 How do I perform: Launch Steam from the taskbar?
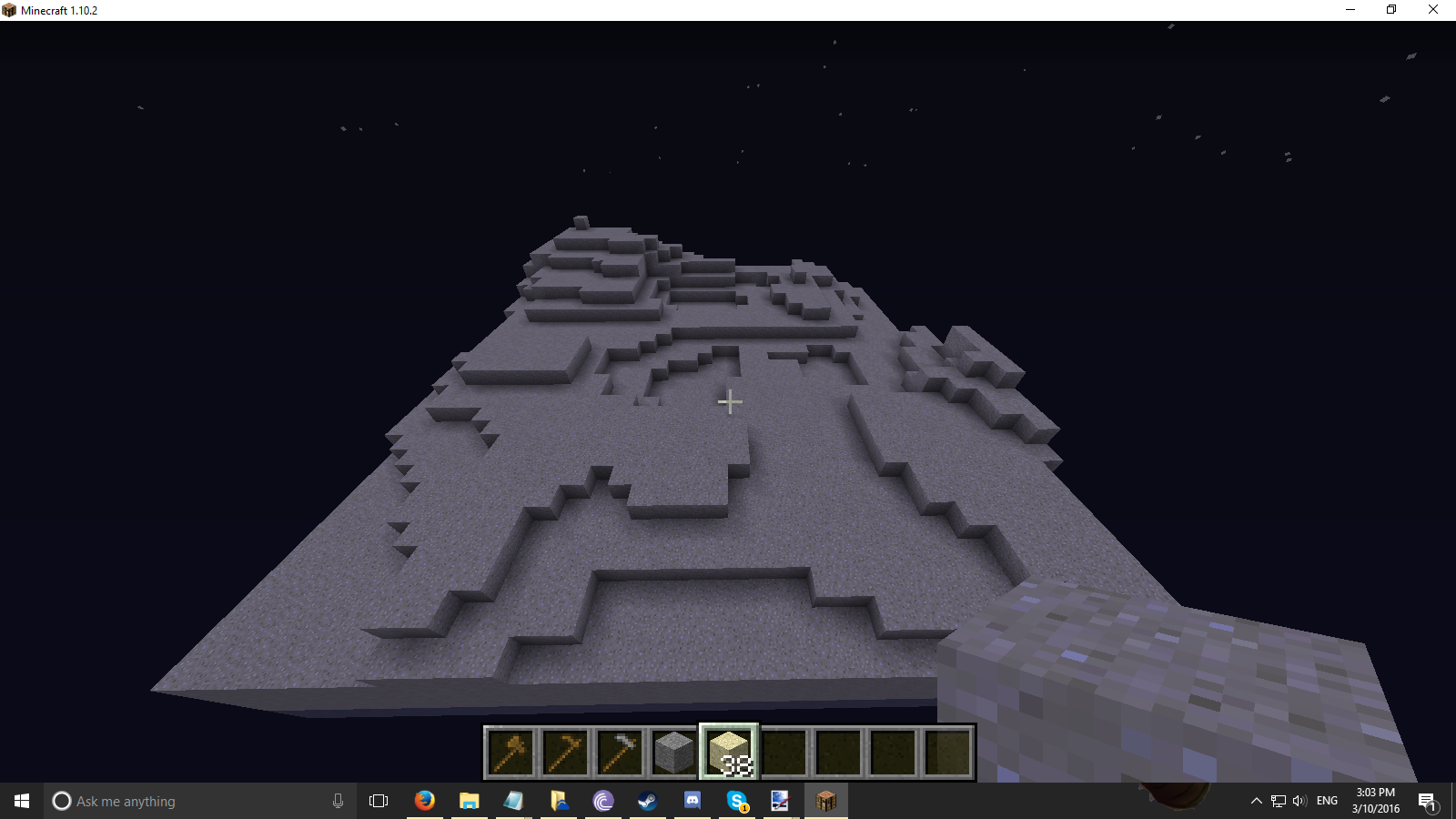coord(648,801)
